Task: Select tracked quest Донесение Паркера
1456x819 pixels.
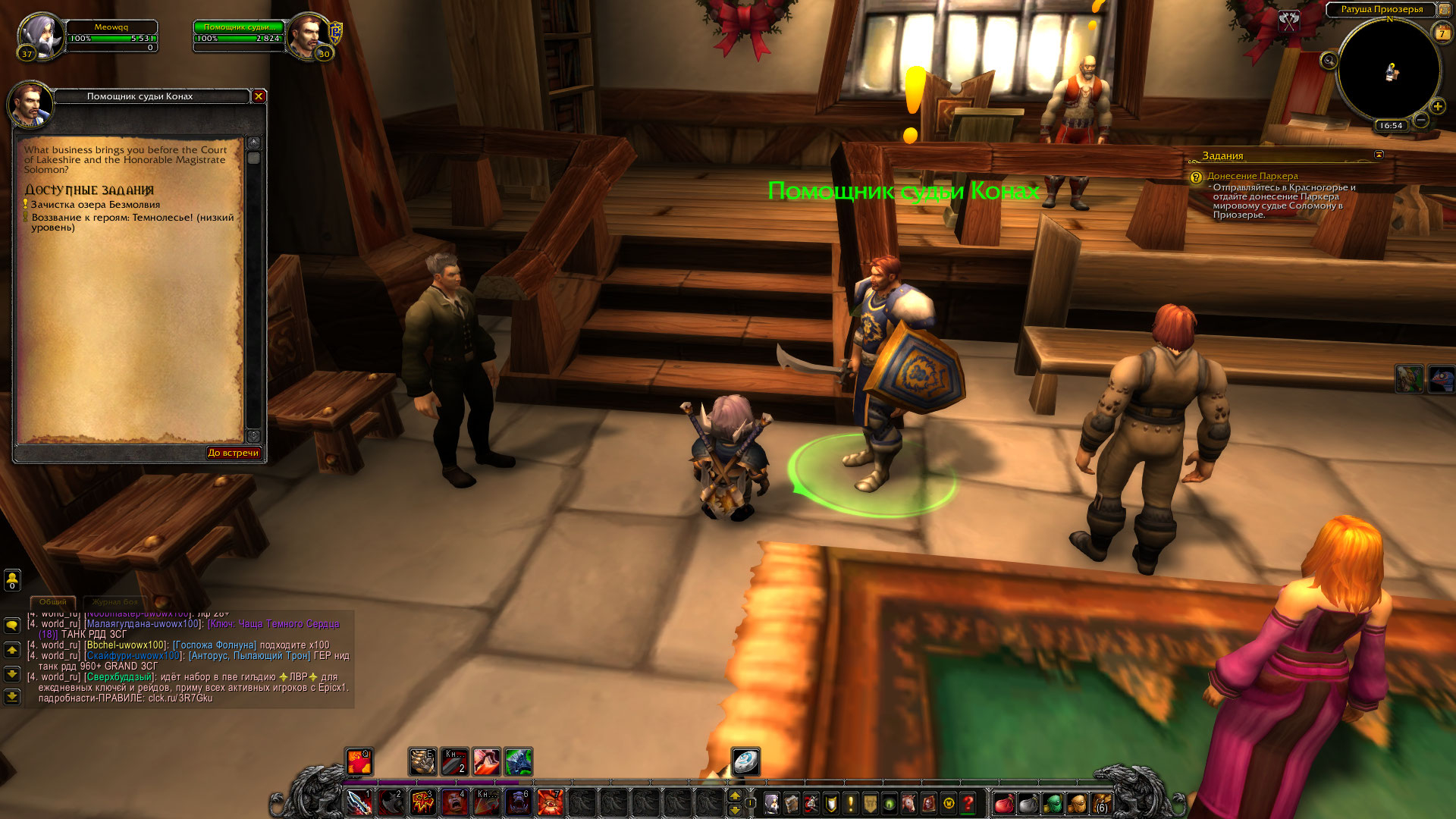Action: (x=1252, y=176)
